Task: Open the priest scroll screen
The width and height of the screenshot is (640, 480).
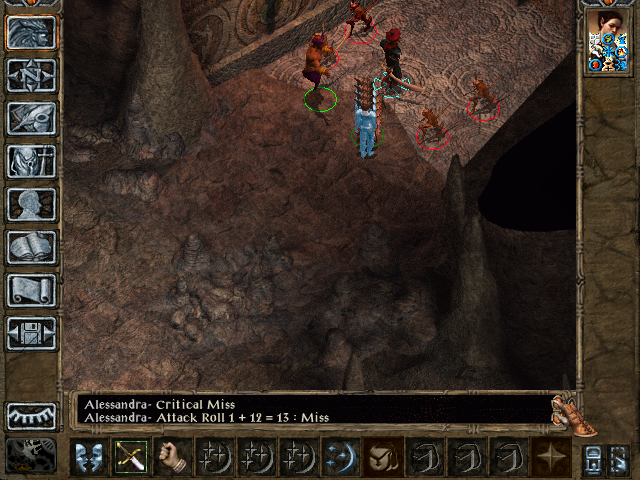Action: [32, 290]
